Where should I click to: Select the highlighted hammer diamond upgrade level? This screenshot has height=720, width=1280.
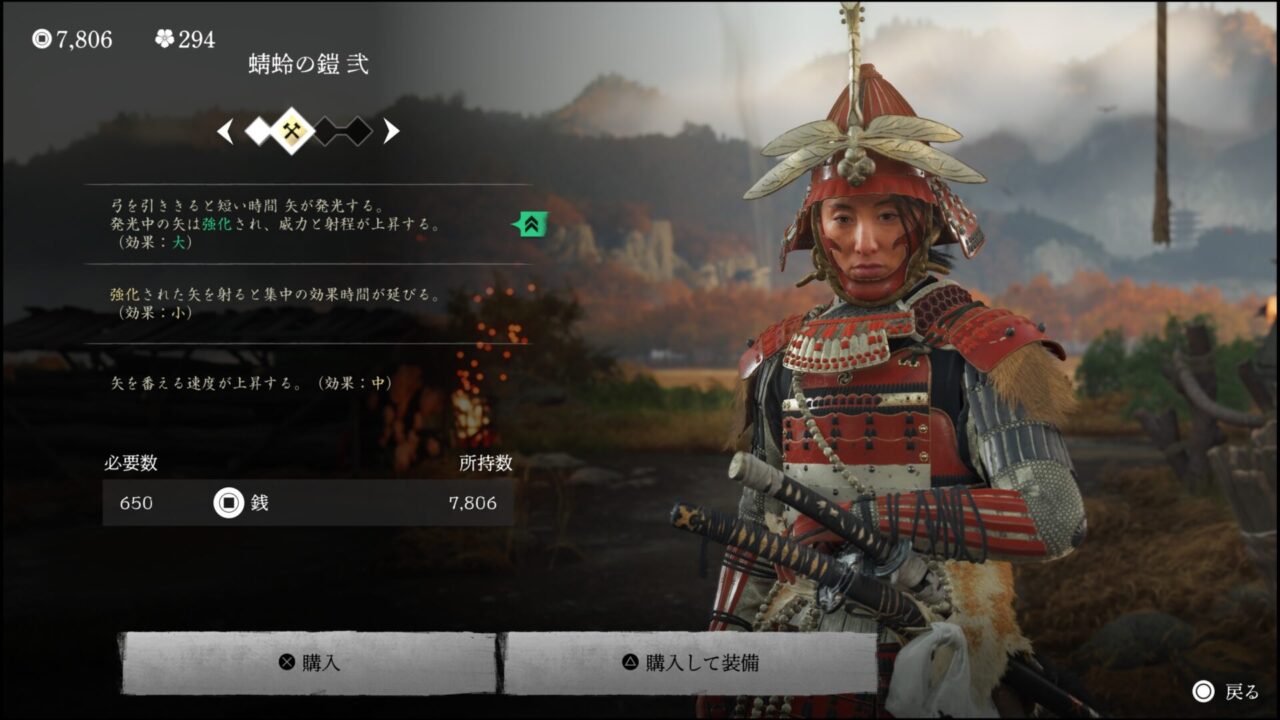coord(292,131)
